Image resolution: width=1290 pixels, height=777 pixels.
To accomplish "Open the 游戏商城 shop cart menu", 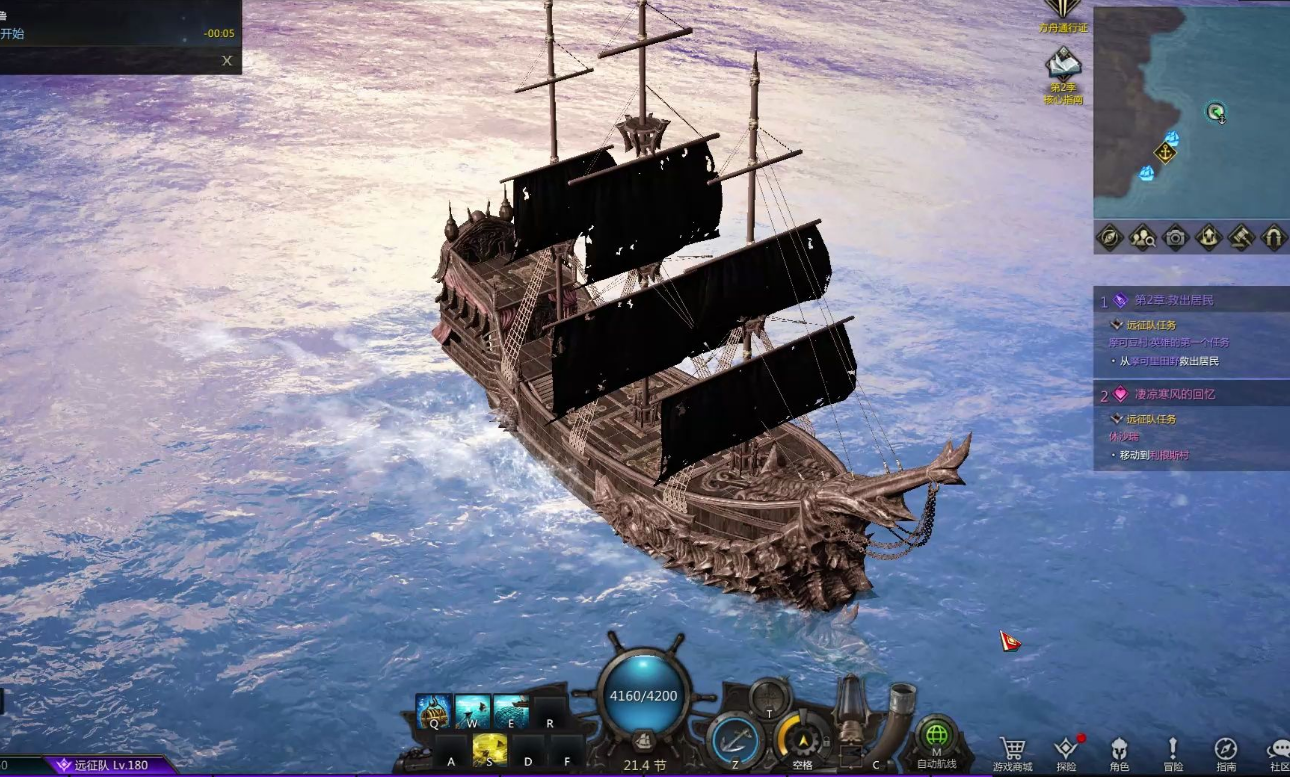I will click(x=1012, y=752).
